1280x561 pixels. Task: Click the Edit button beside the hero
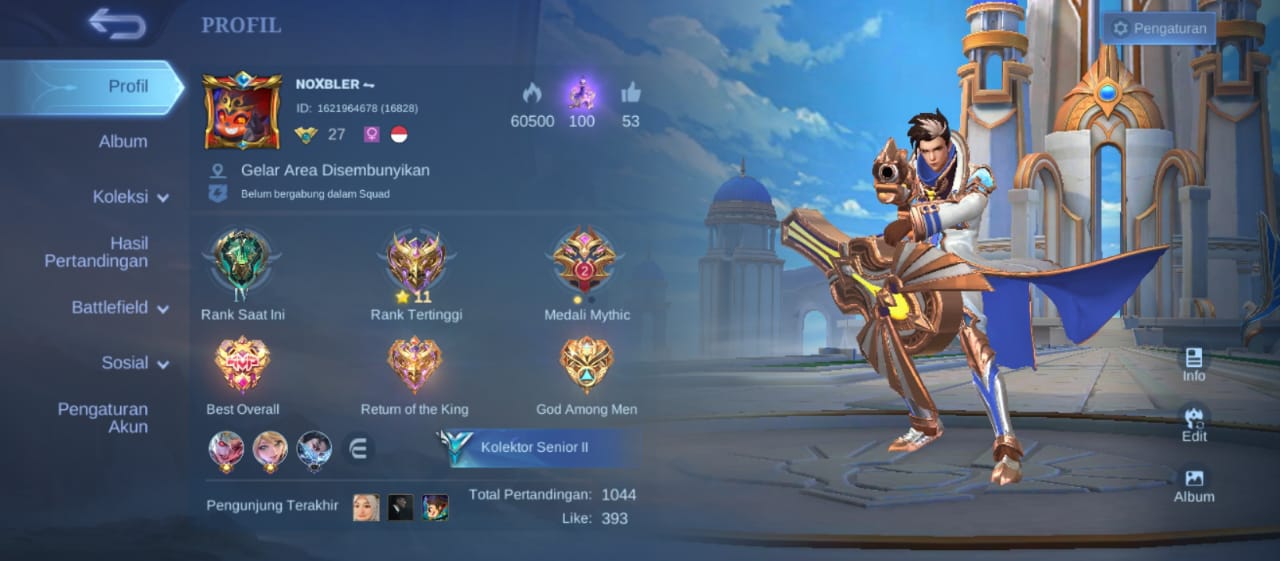1194,424
